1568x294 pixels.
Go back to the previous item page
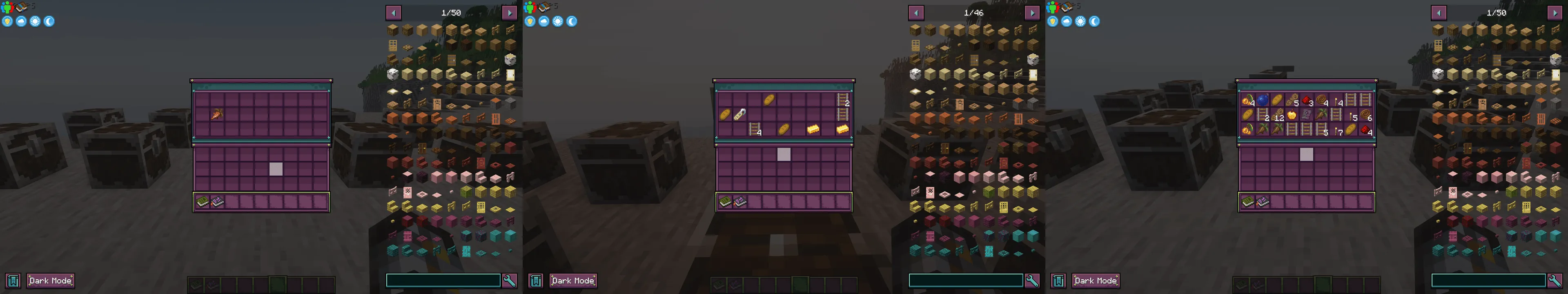click(x=394, y=11)
